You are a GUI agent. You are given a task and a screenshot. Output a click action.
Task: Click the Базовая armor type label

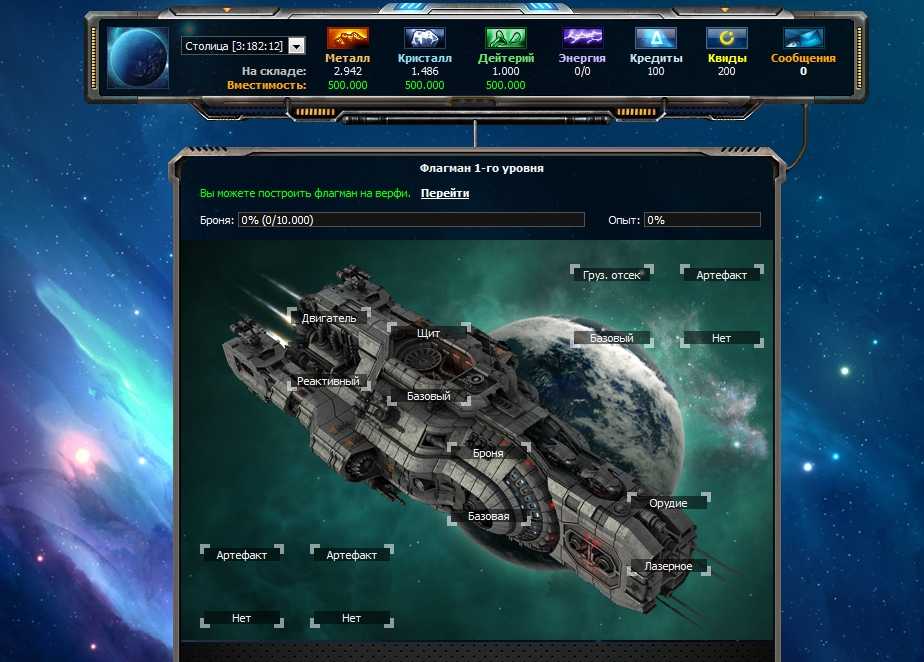click(x=489, y=517)
